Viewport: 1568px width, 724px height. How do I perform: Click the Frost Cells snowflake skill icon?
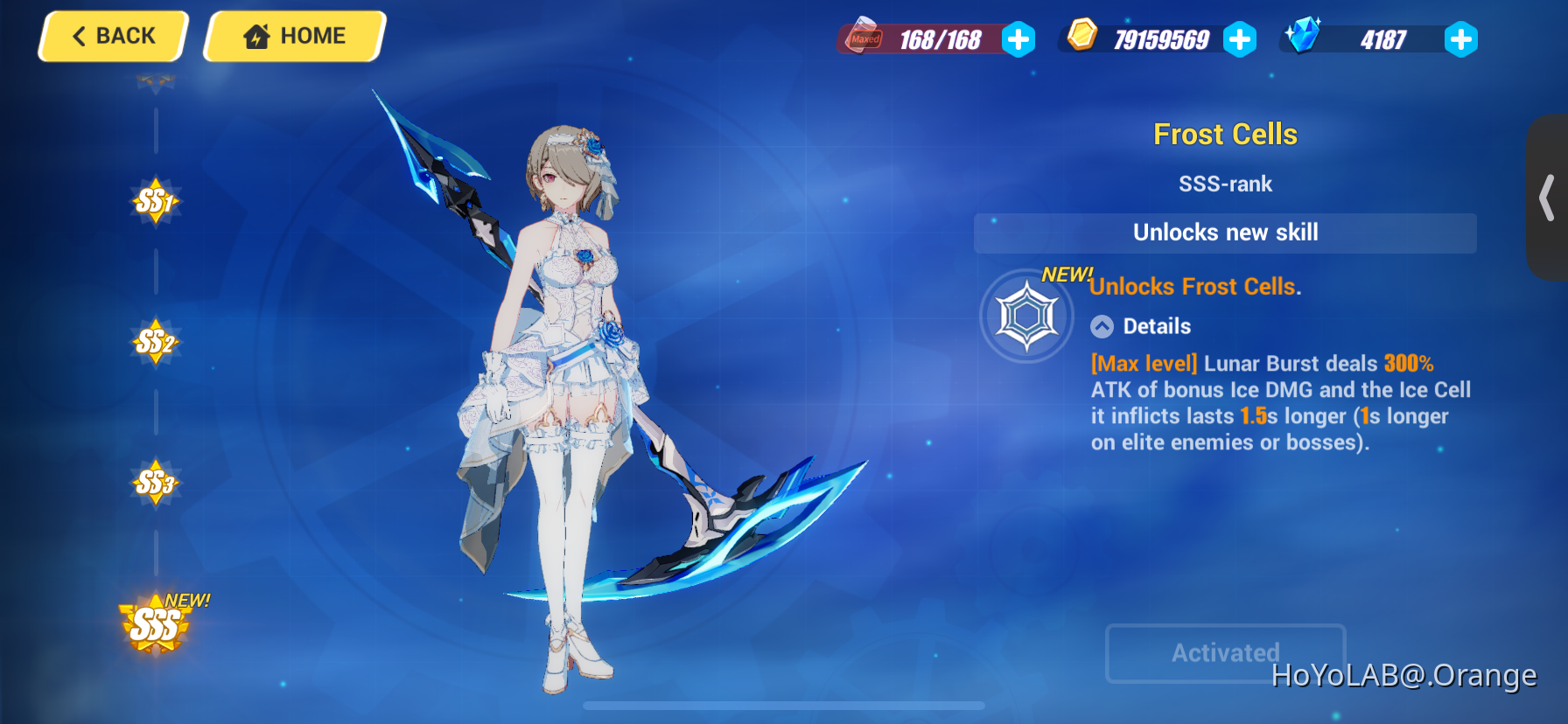click(x=1027, y=316)
